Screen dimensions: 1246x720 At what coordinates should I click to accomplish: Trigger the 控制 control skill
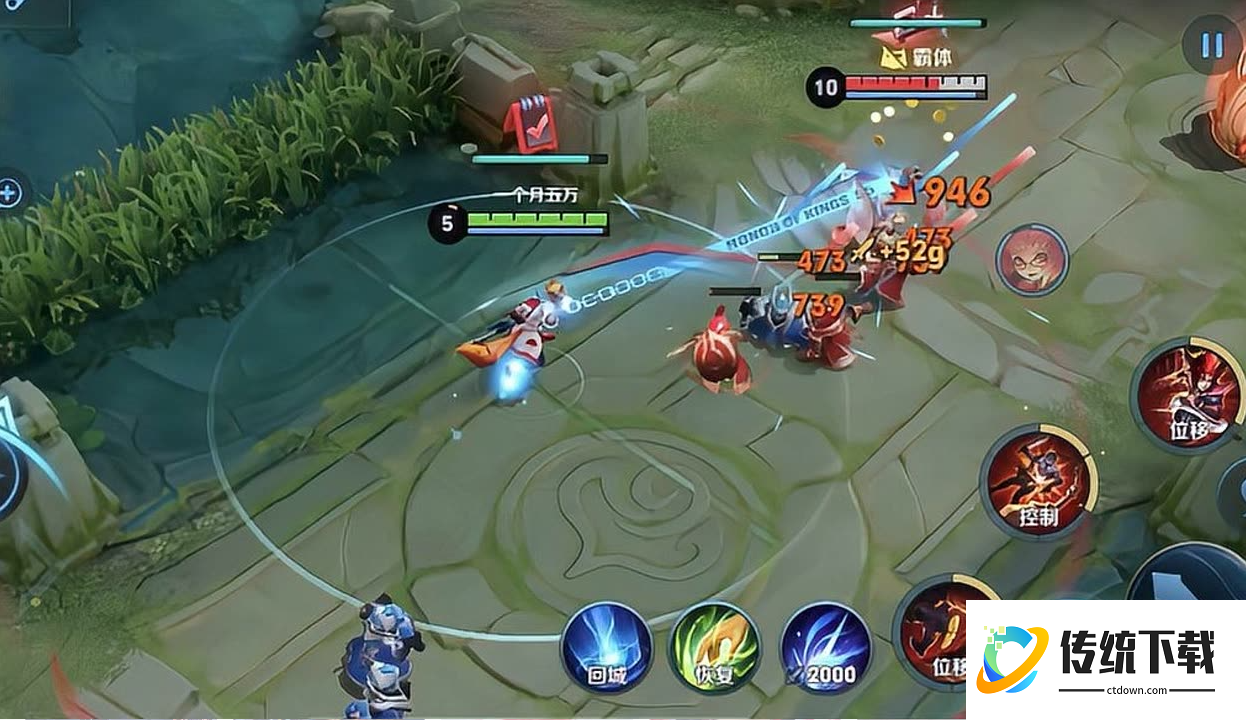(1038, 482)
